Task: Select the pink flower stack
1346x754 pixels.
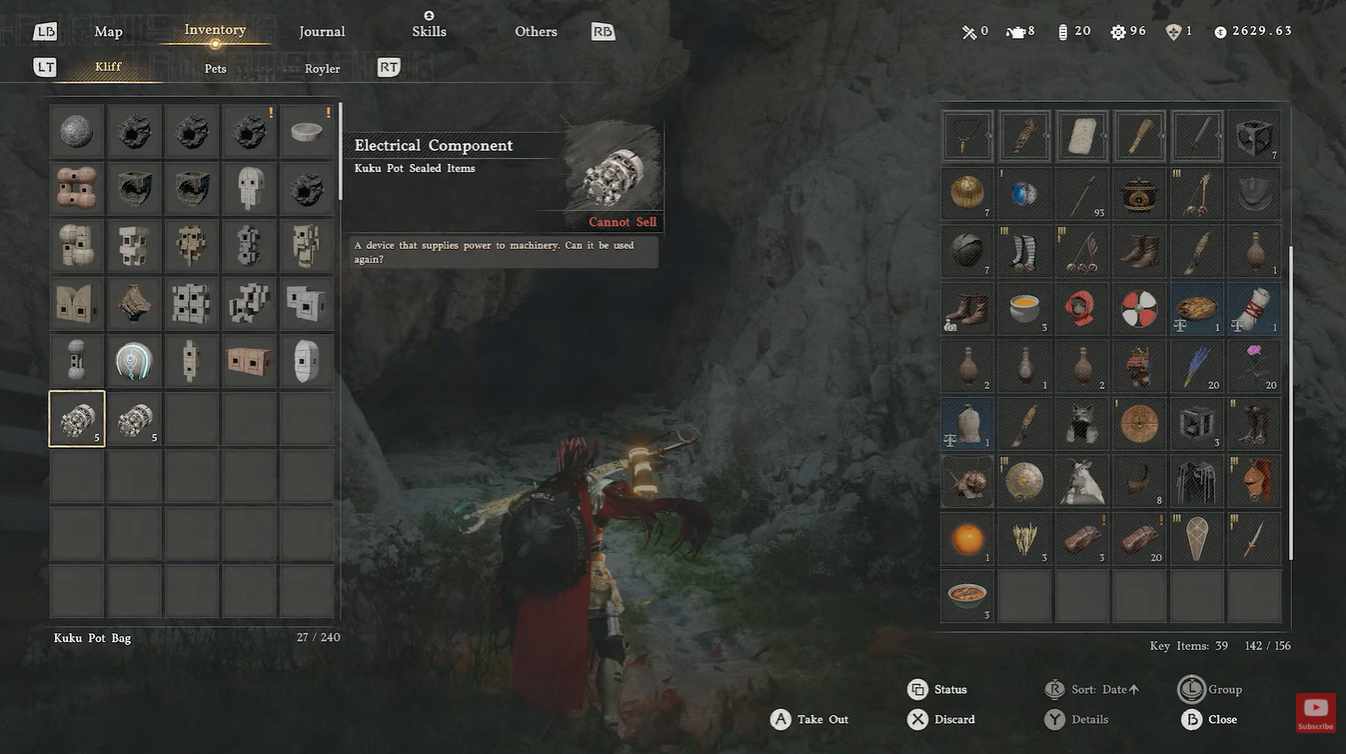Action: tap(1254, 365)
